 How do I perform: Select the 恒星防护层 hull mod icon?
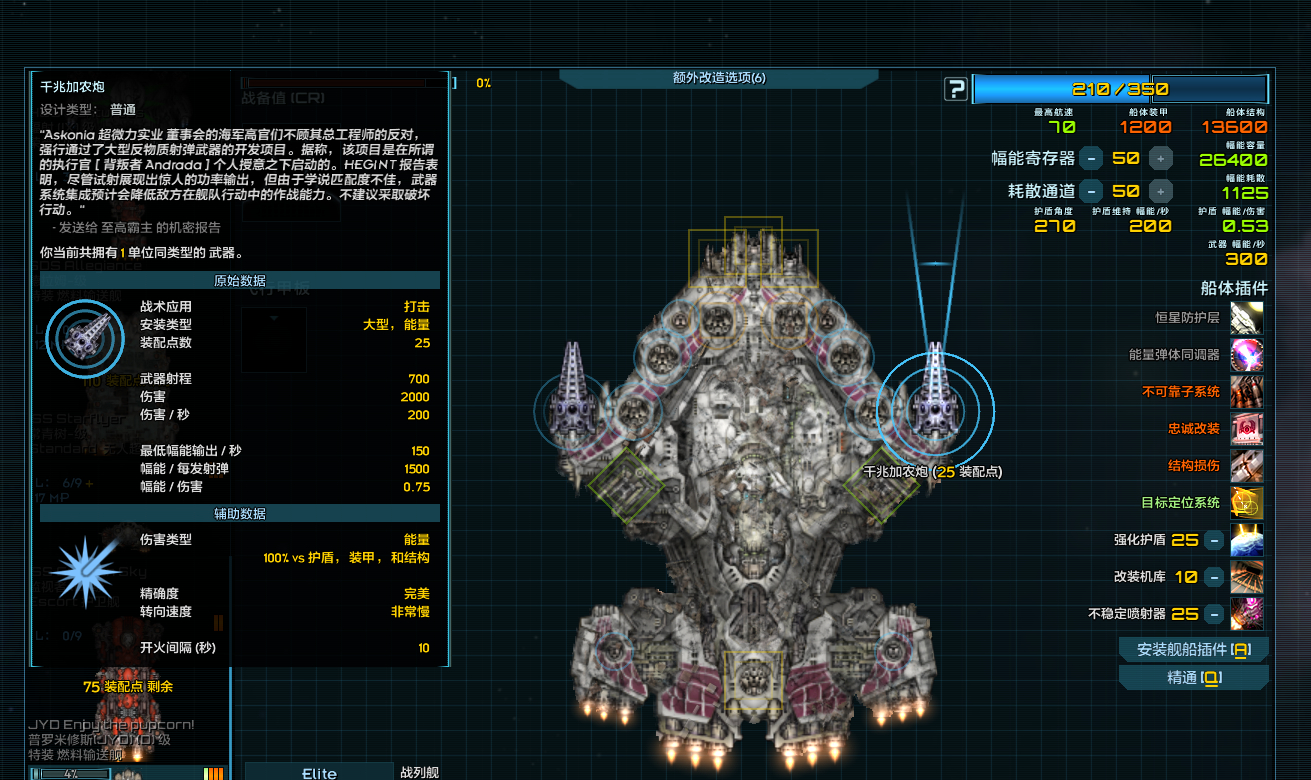tap(1246, 318)
